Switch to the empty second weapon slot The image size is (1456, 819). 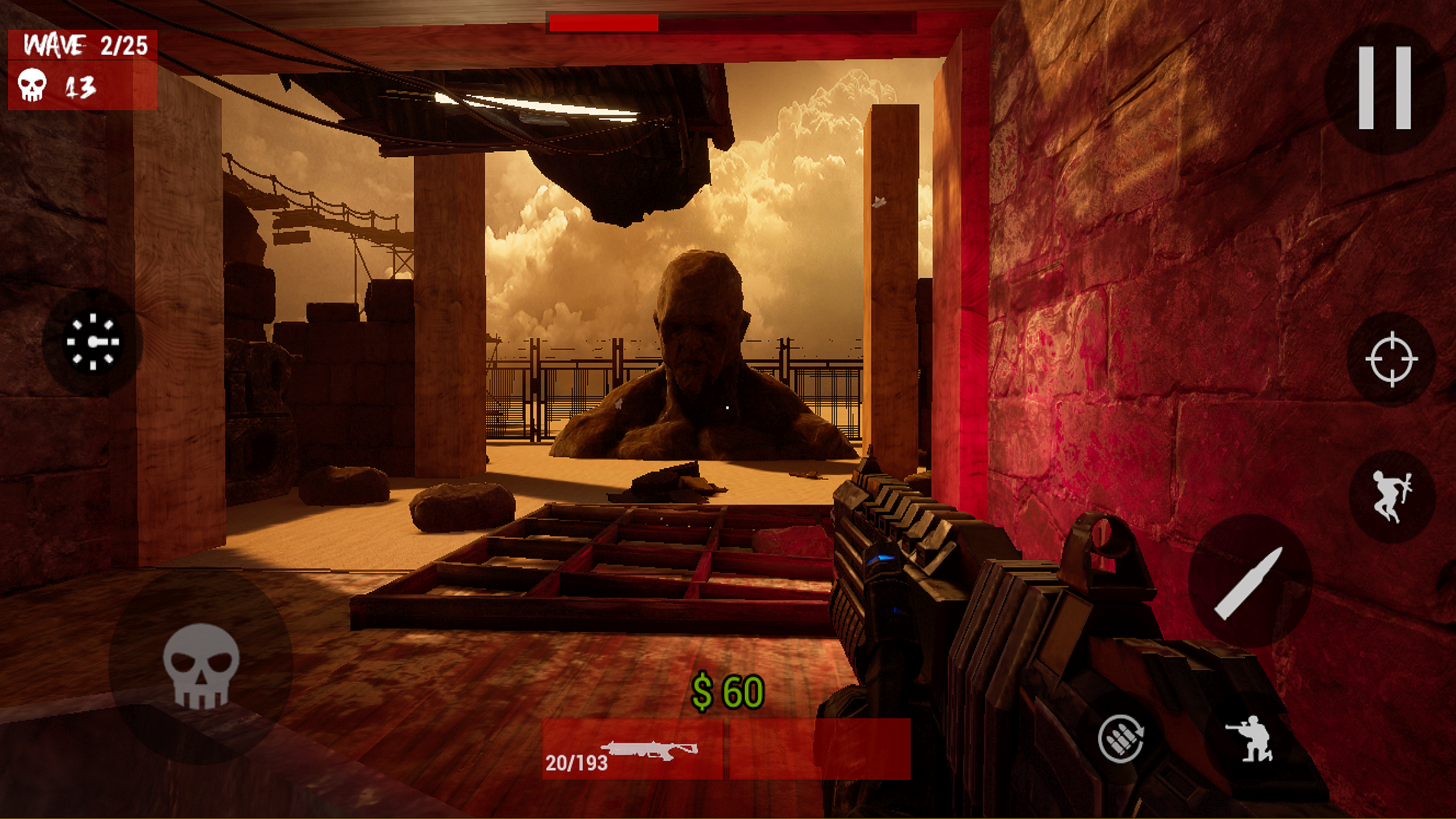click(820, 750)
